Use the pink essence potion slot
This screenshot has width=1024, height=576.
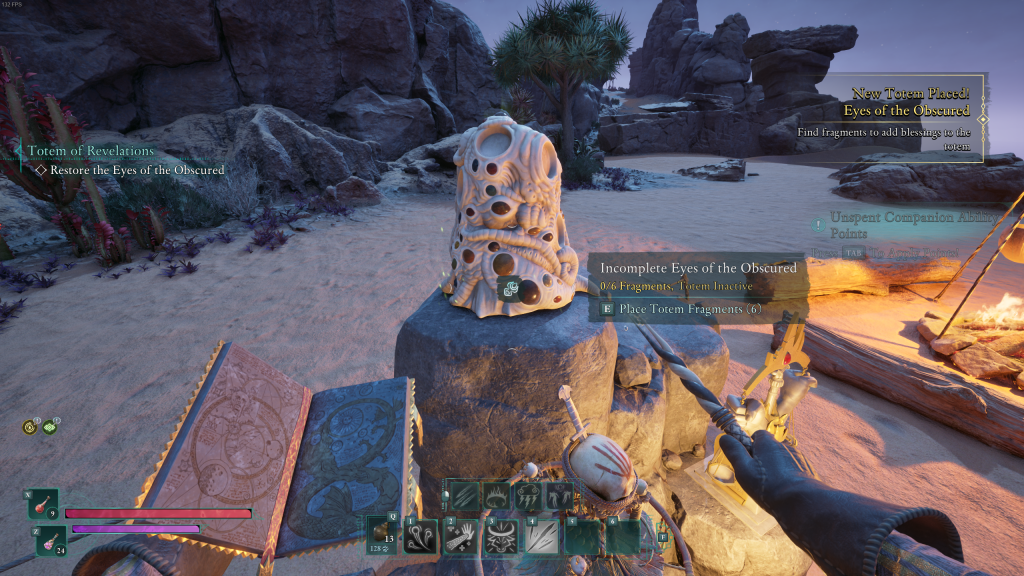[x=51, y=541]
